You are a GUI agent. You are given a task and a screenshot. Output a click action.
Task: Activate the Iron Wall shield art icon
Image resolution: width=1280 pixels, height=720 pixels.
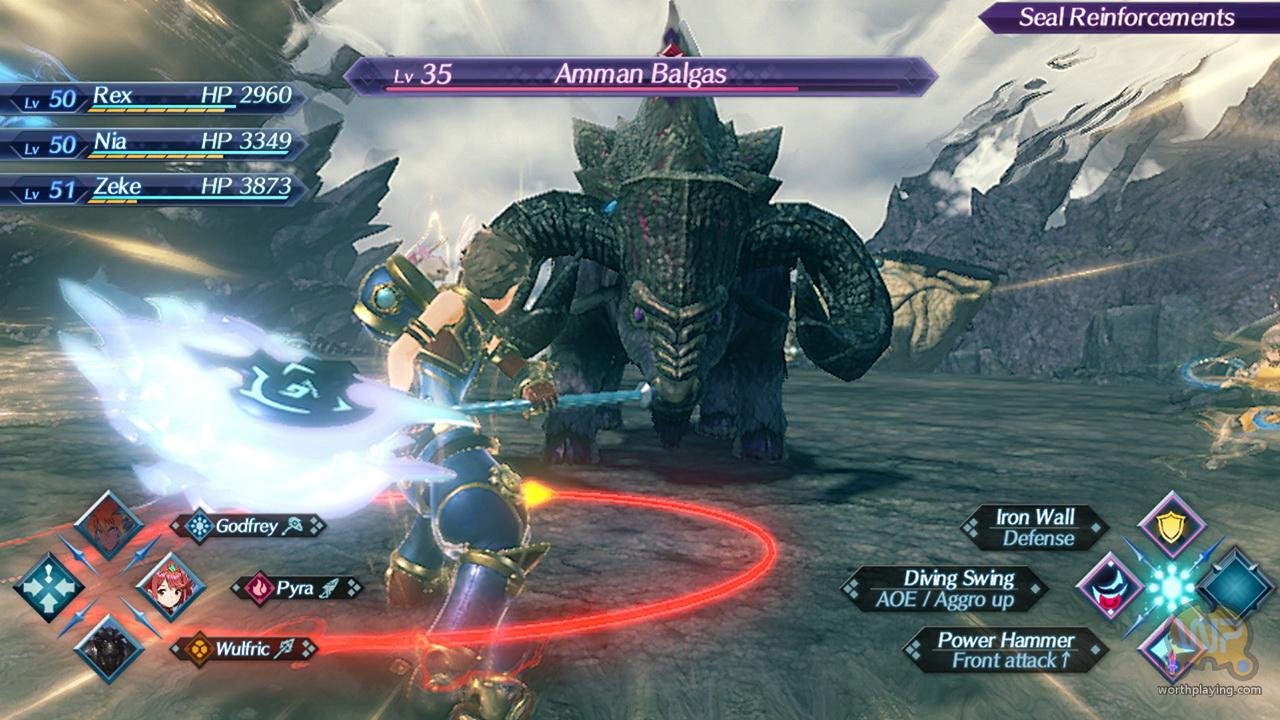pyautogui.click(x=1171, y=525)
